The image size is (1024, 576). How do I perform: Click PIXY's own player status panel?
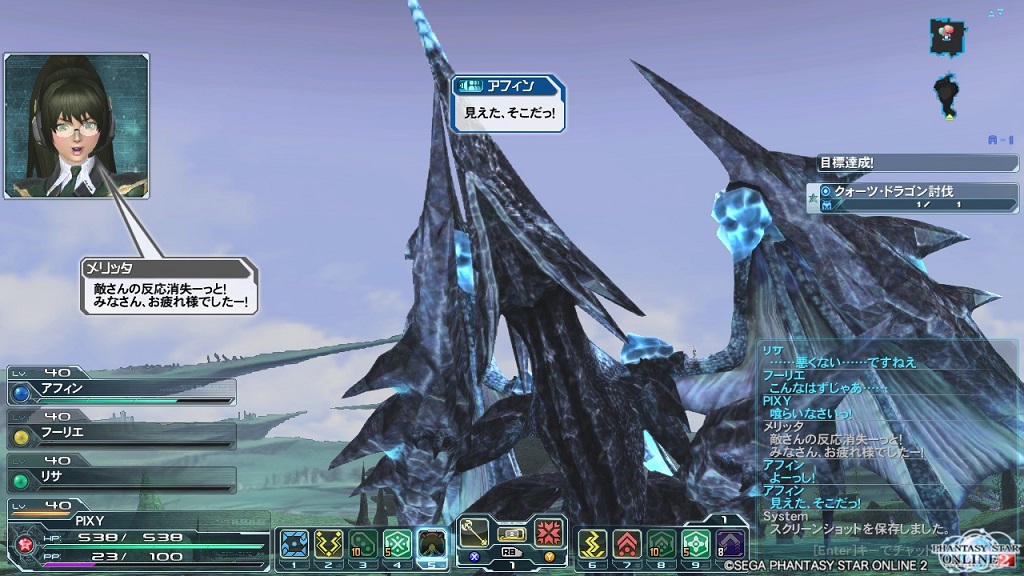135,536
